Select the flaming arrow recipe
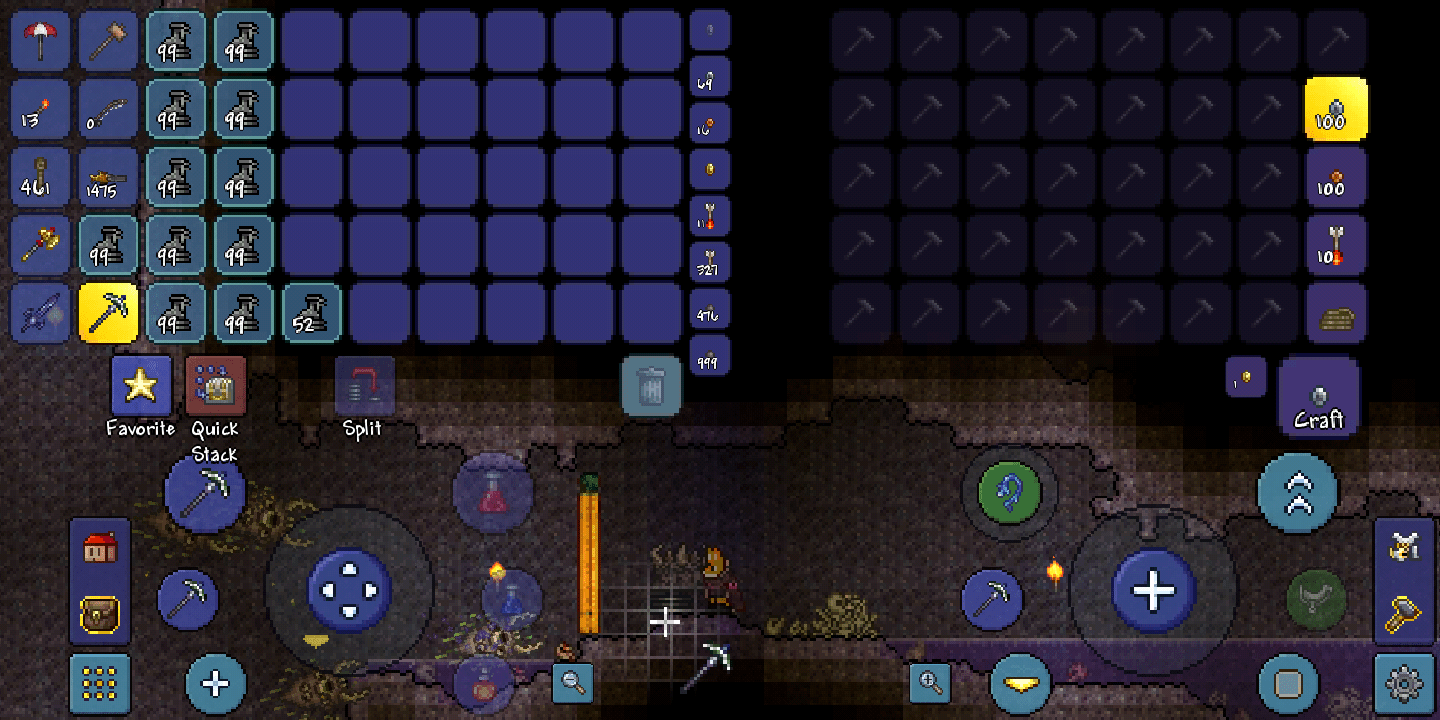1440x720 pixels. tap(1336, 245)
